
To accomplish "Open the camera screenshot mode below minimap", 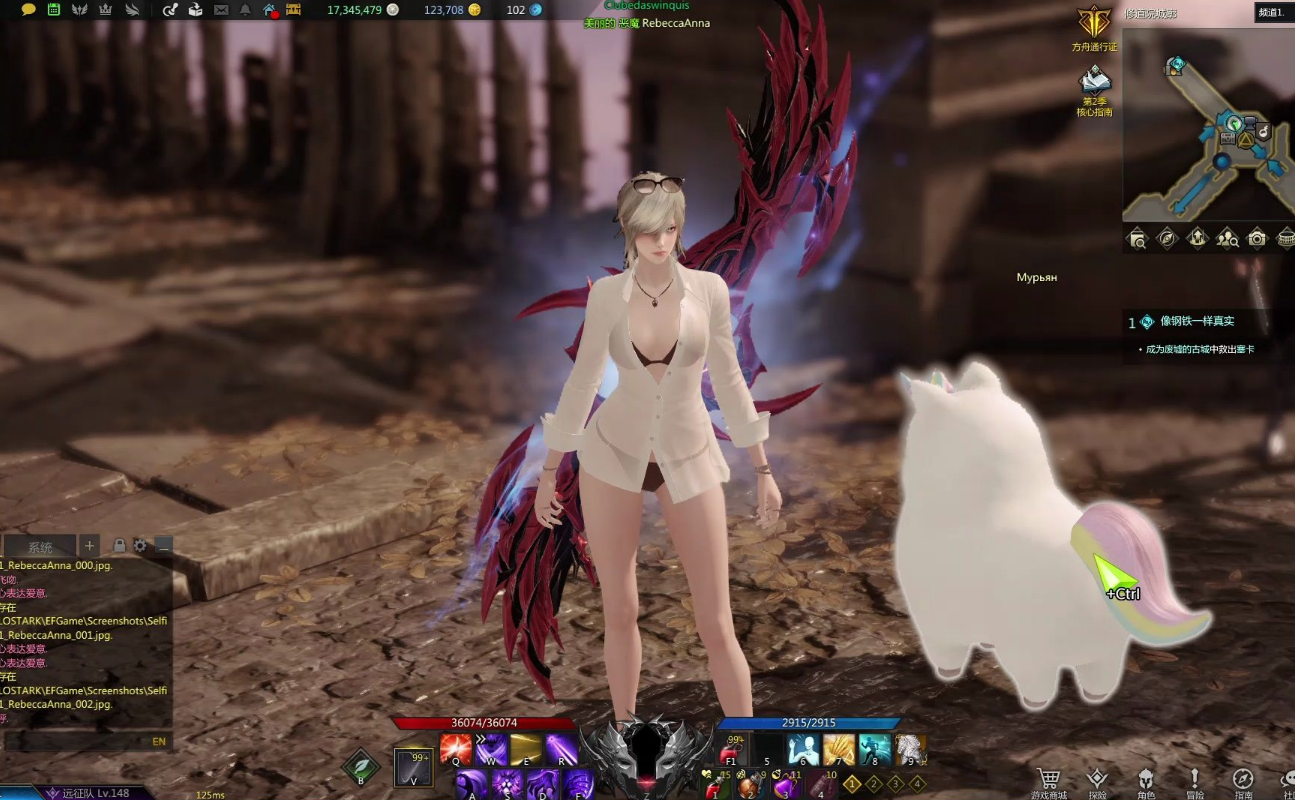I will click(1257, 238).
